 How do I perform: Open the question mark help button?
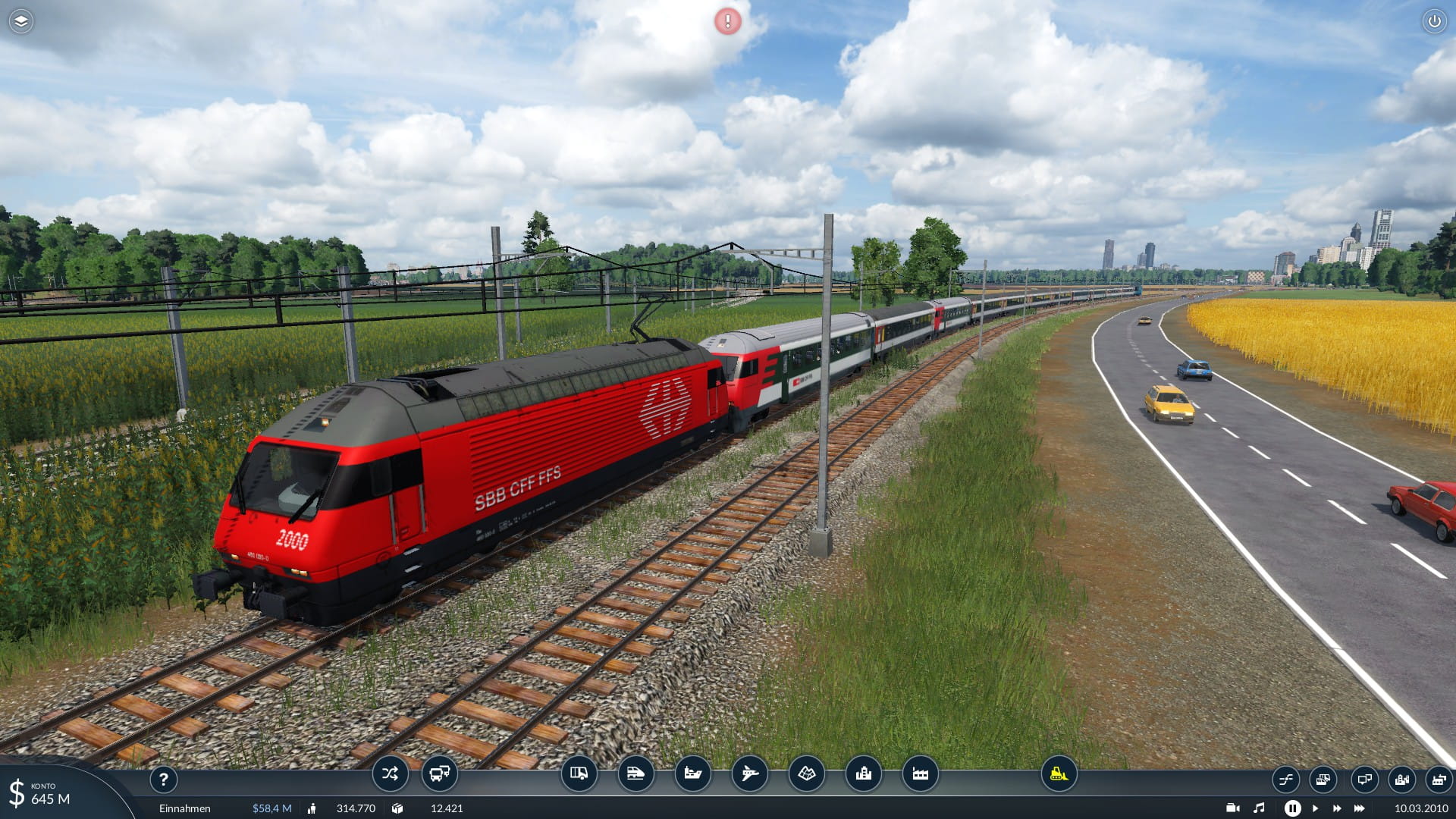pyautogui.click(x=163, y=779)
